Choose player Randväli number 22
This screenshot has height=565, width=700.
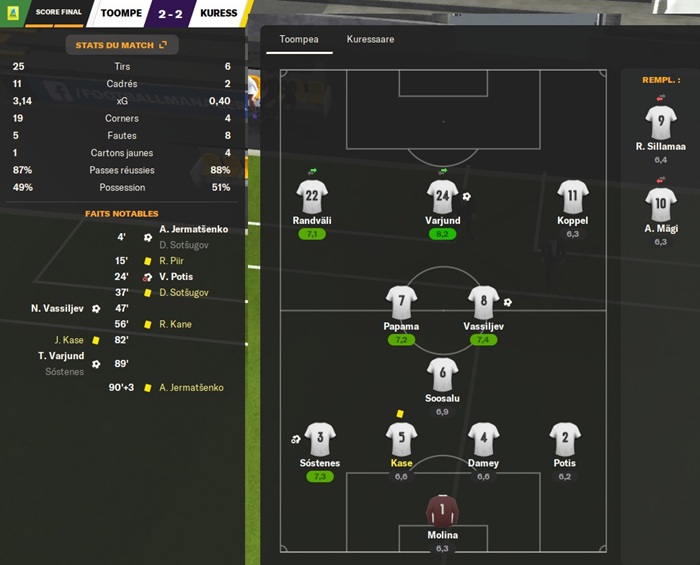[313, 197]
